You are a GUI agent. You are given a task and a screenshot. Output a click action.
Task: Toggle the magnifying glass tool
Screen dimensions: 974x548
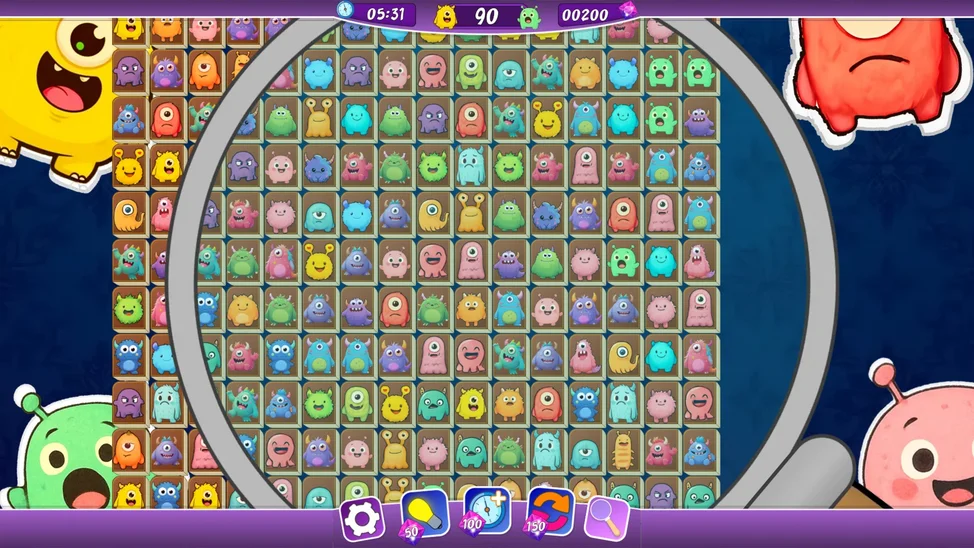[606, 518]
